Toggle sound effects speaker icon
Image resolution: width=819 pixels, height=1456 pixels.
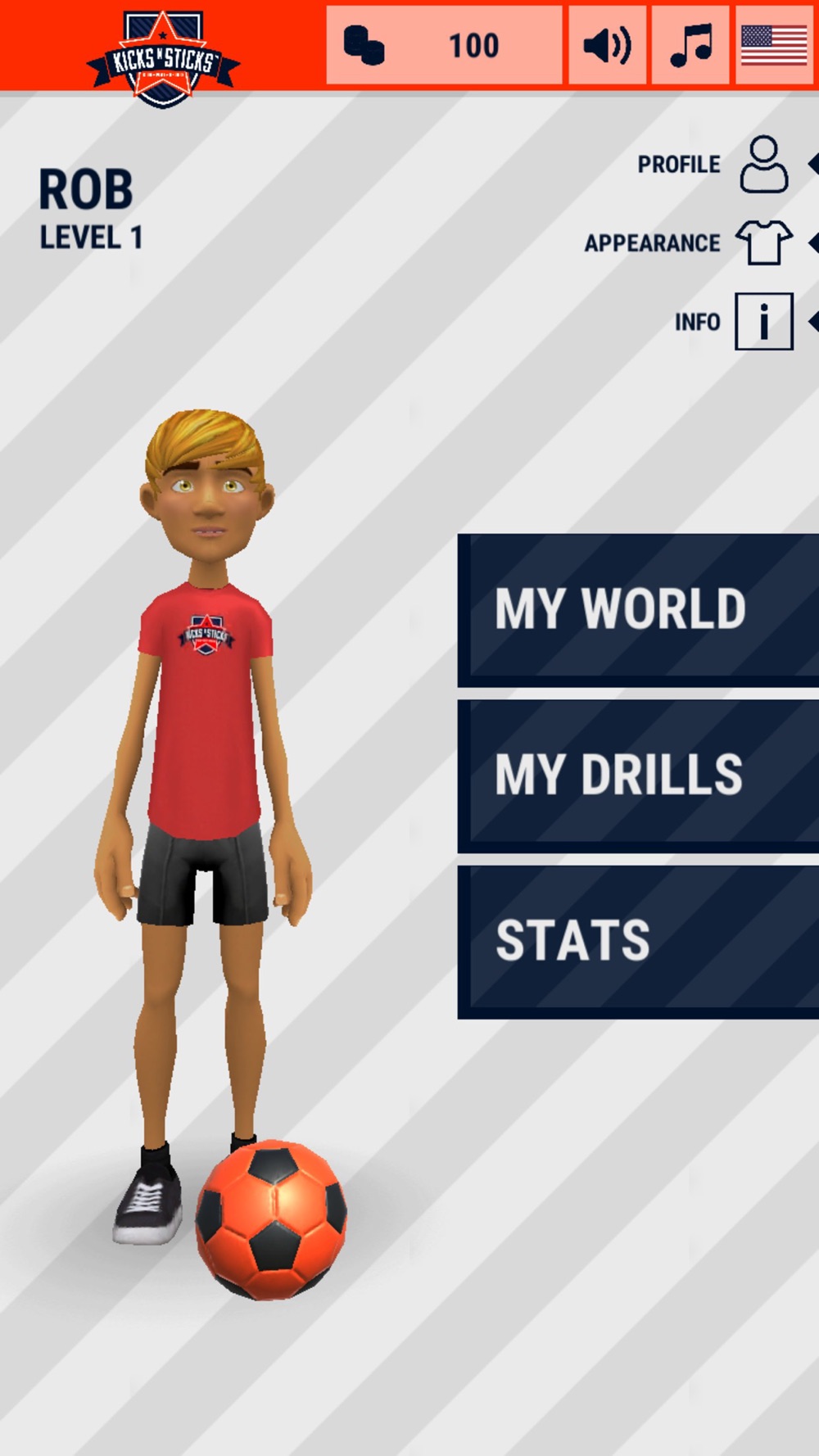pyautogui.click(x=607, y=45)
